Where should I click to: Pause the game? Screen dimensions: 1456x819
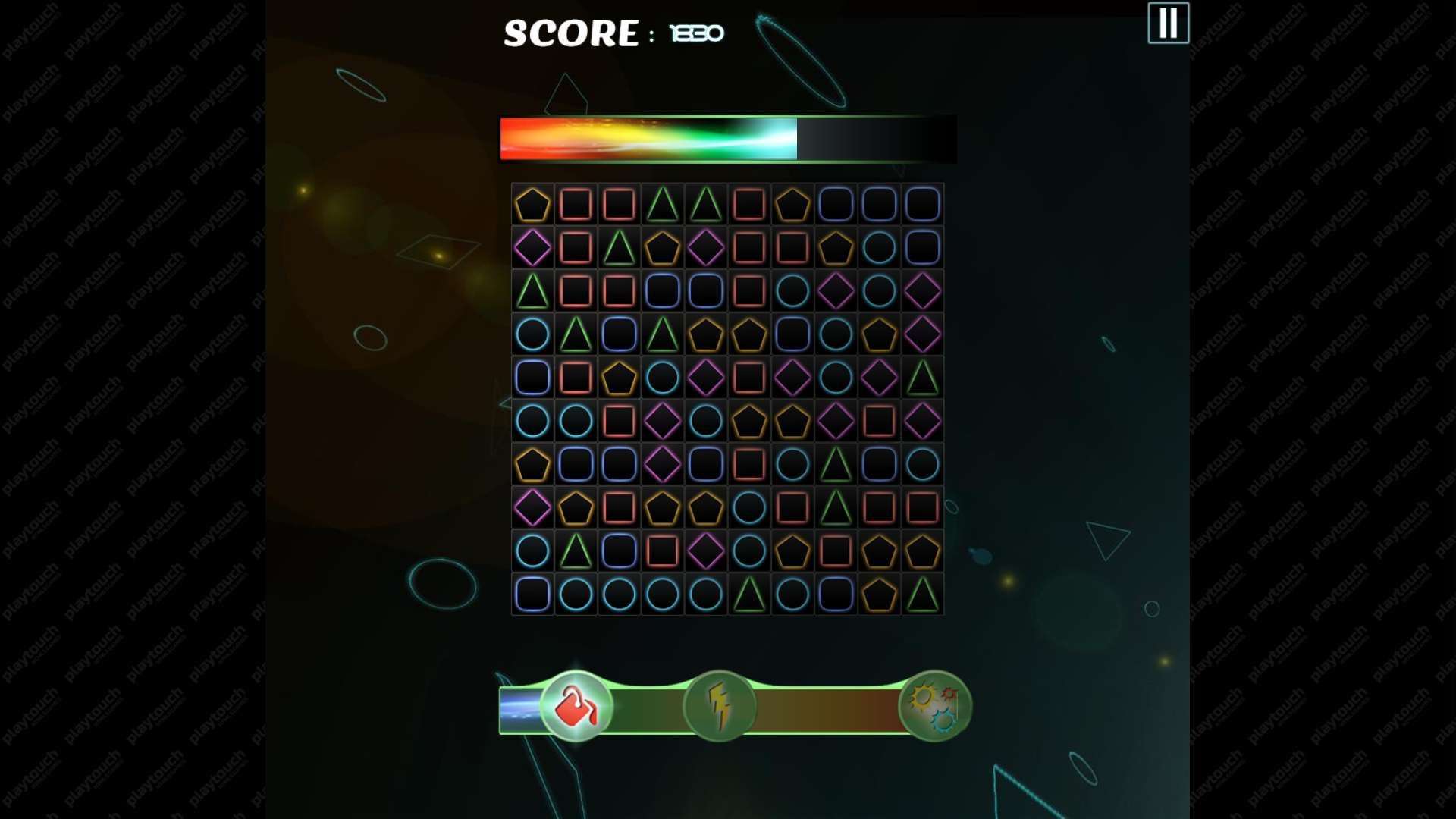point(1168,24)
